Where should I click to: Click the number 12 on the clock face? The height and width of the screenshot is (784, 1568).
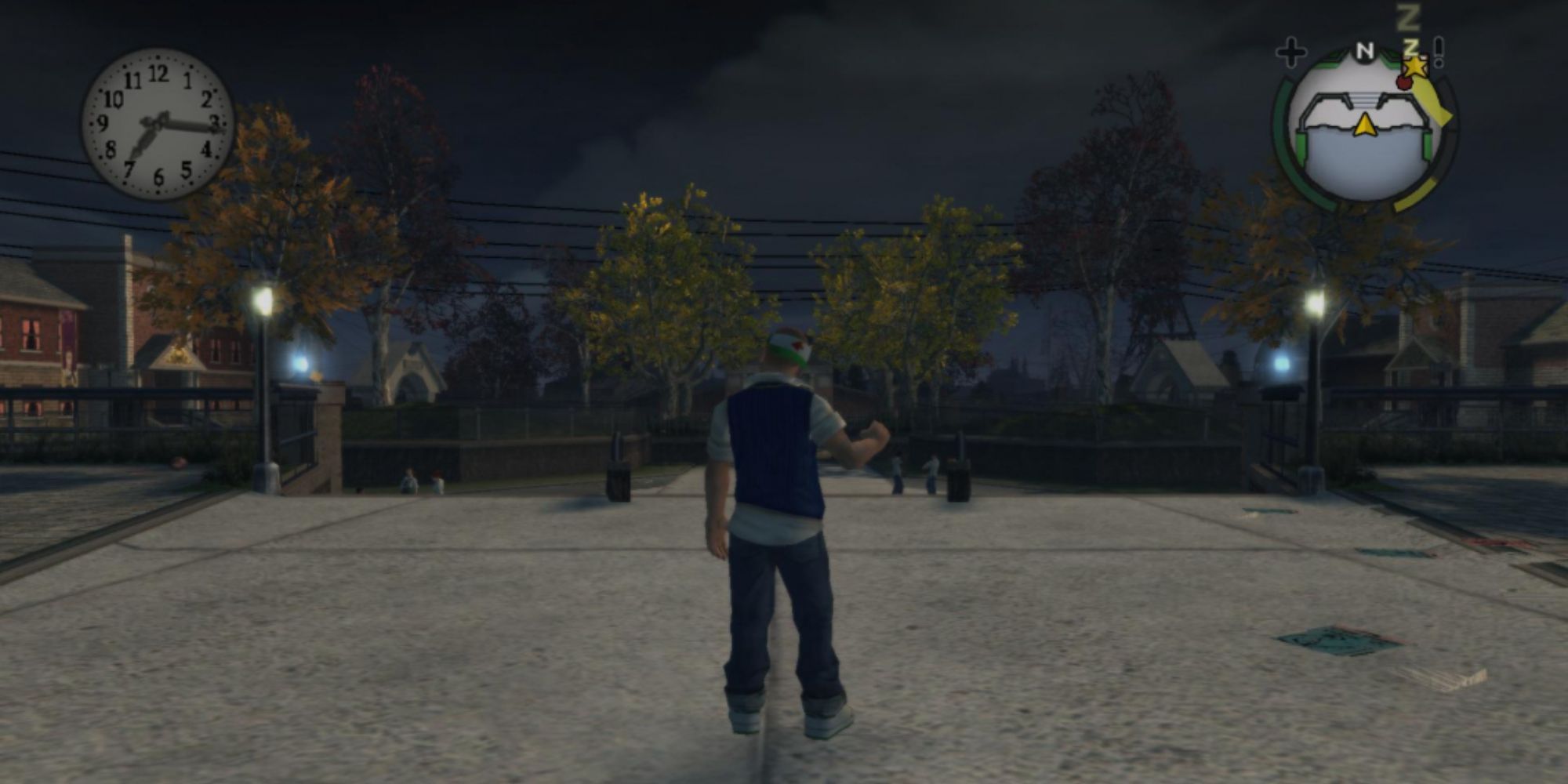point(161,72)
